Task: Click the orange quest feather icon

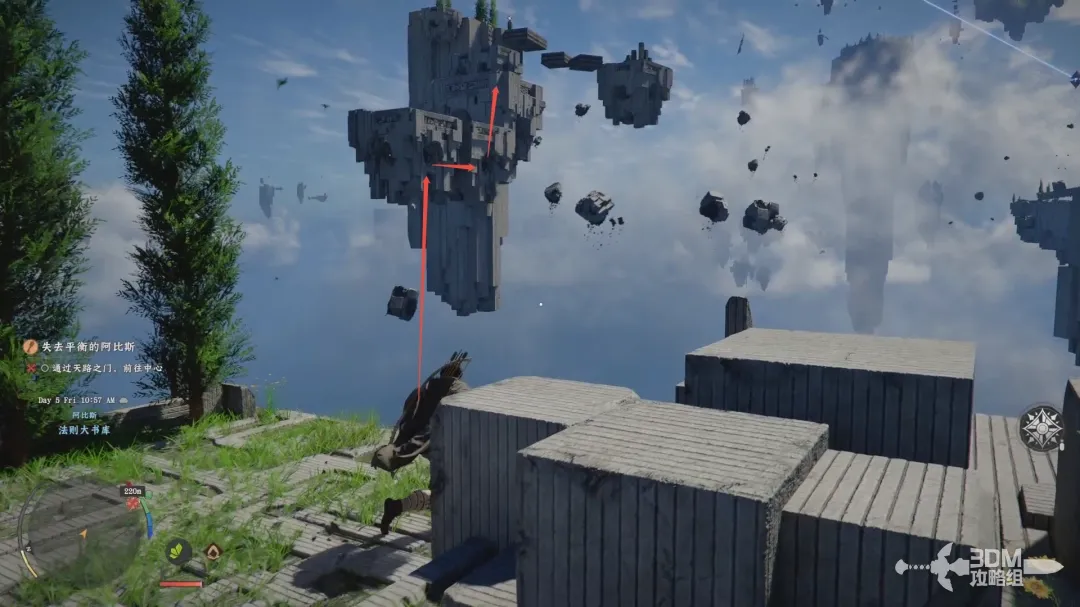Action: coord(31,347)
